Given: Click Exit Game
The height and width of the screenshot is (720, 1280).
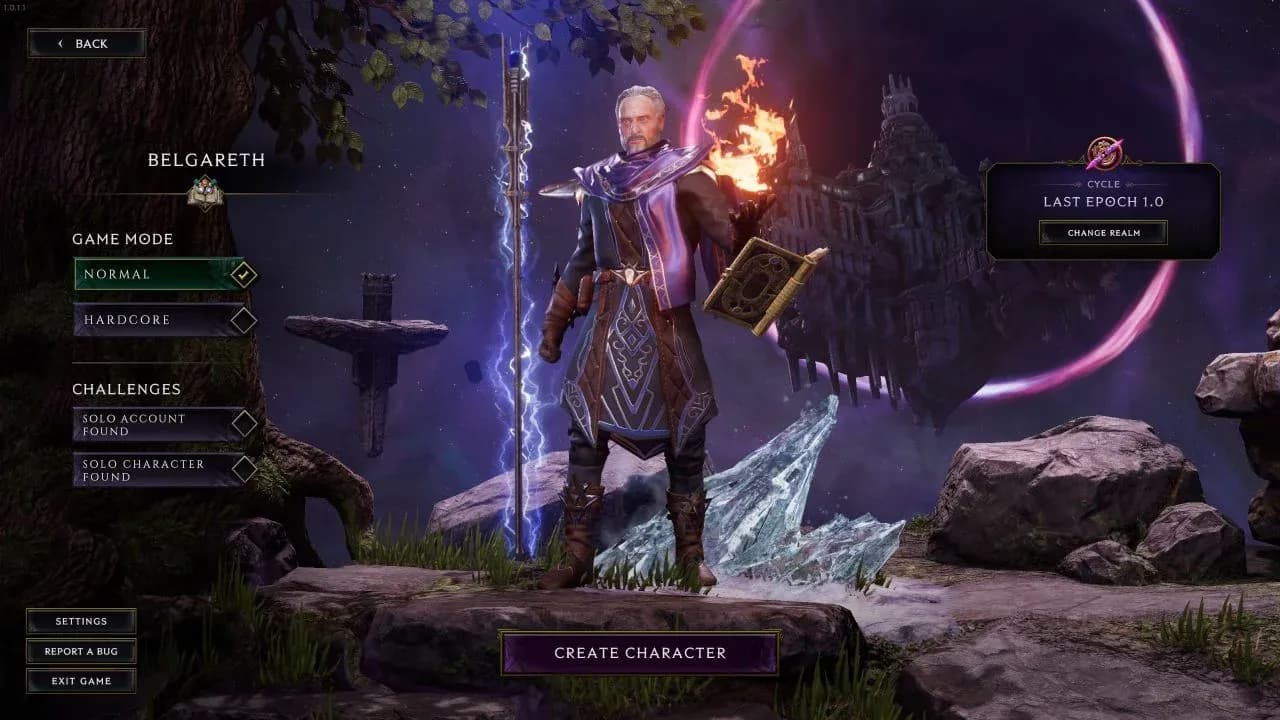Looking at the screenshot, I should [x=80, y=681].
